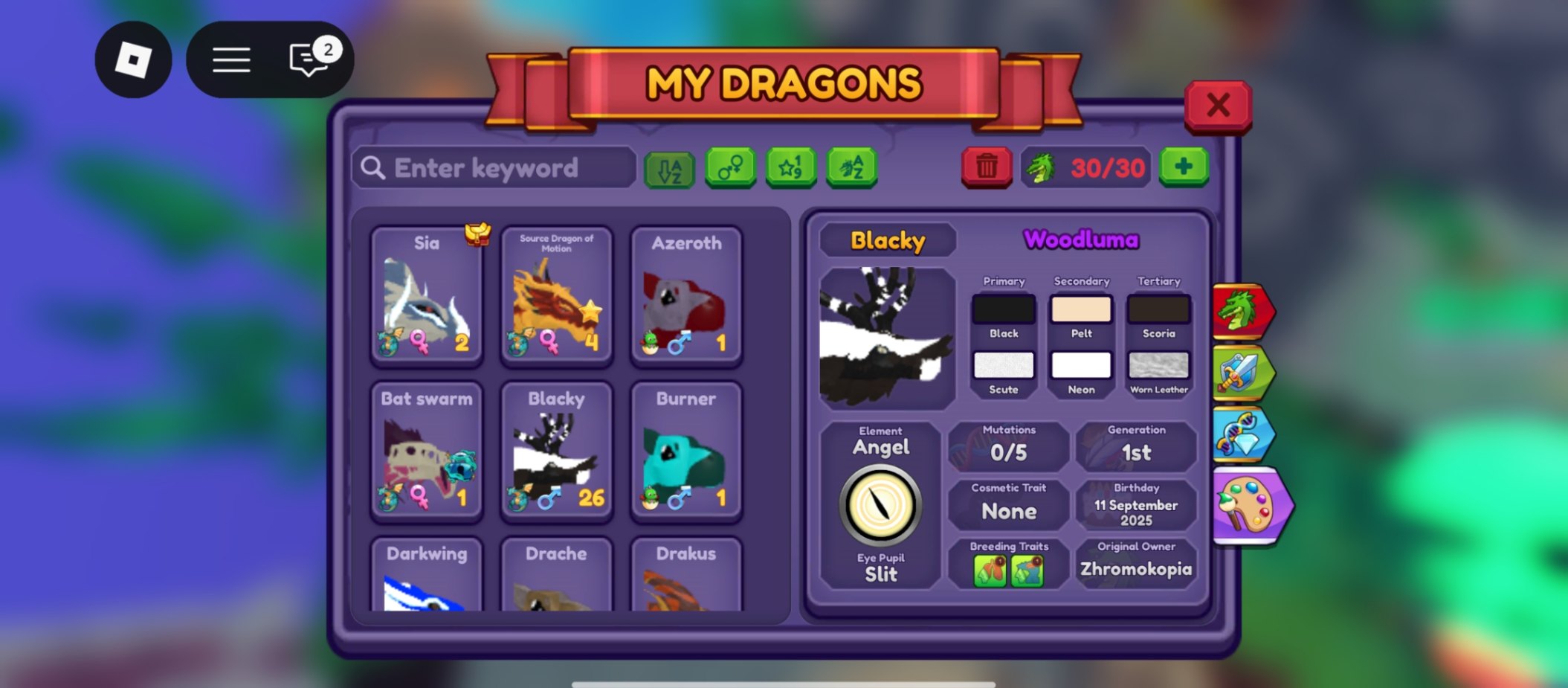
Task: Select the Black primary color swatch
Action: pyautogui.click(x=1004, y=309)
